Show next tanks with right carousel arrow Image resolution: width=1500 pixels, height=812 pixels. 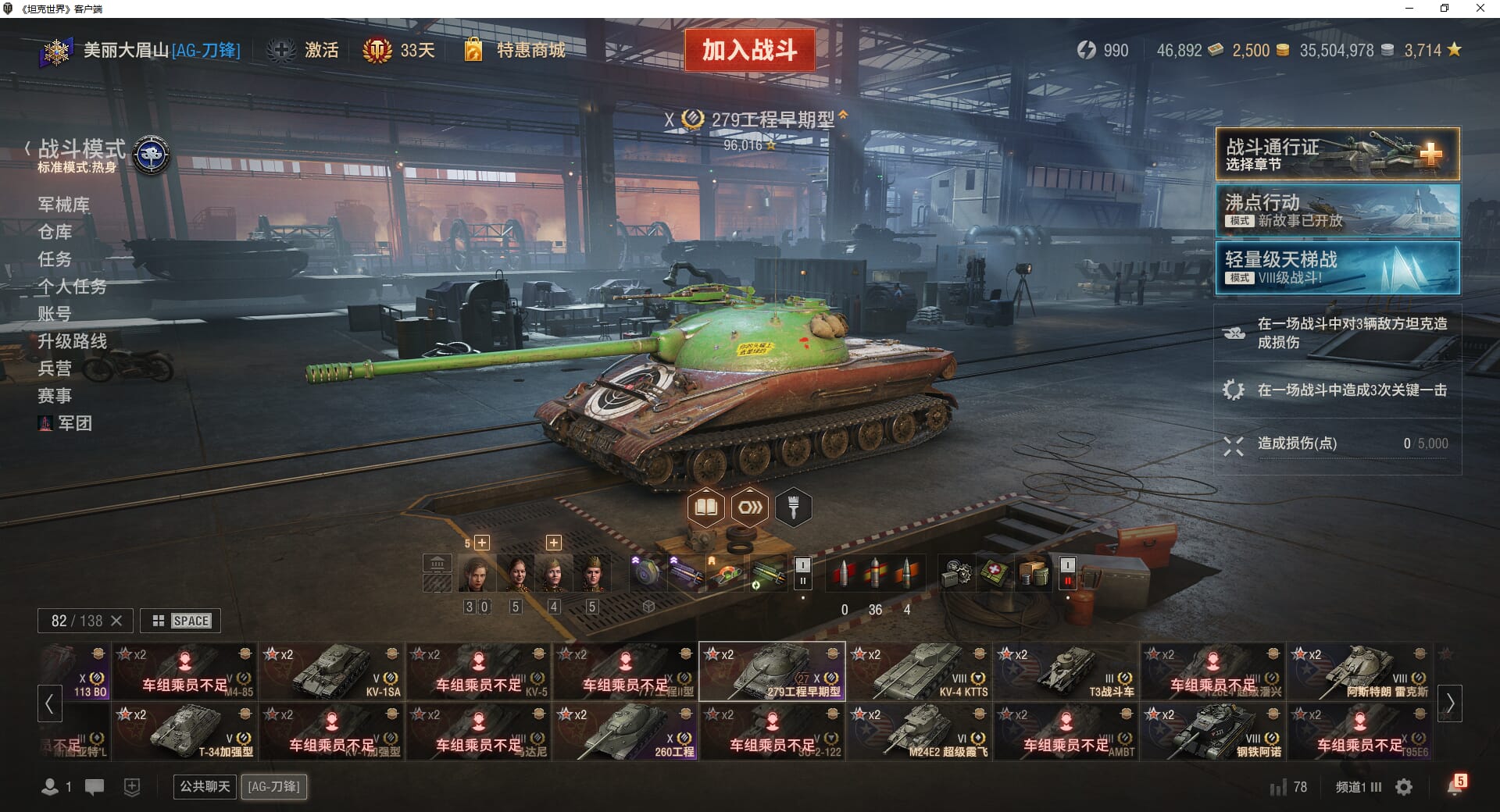point(1450,703)
